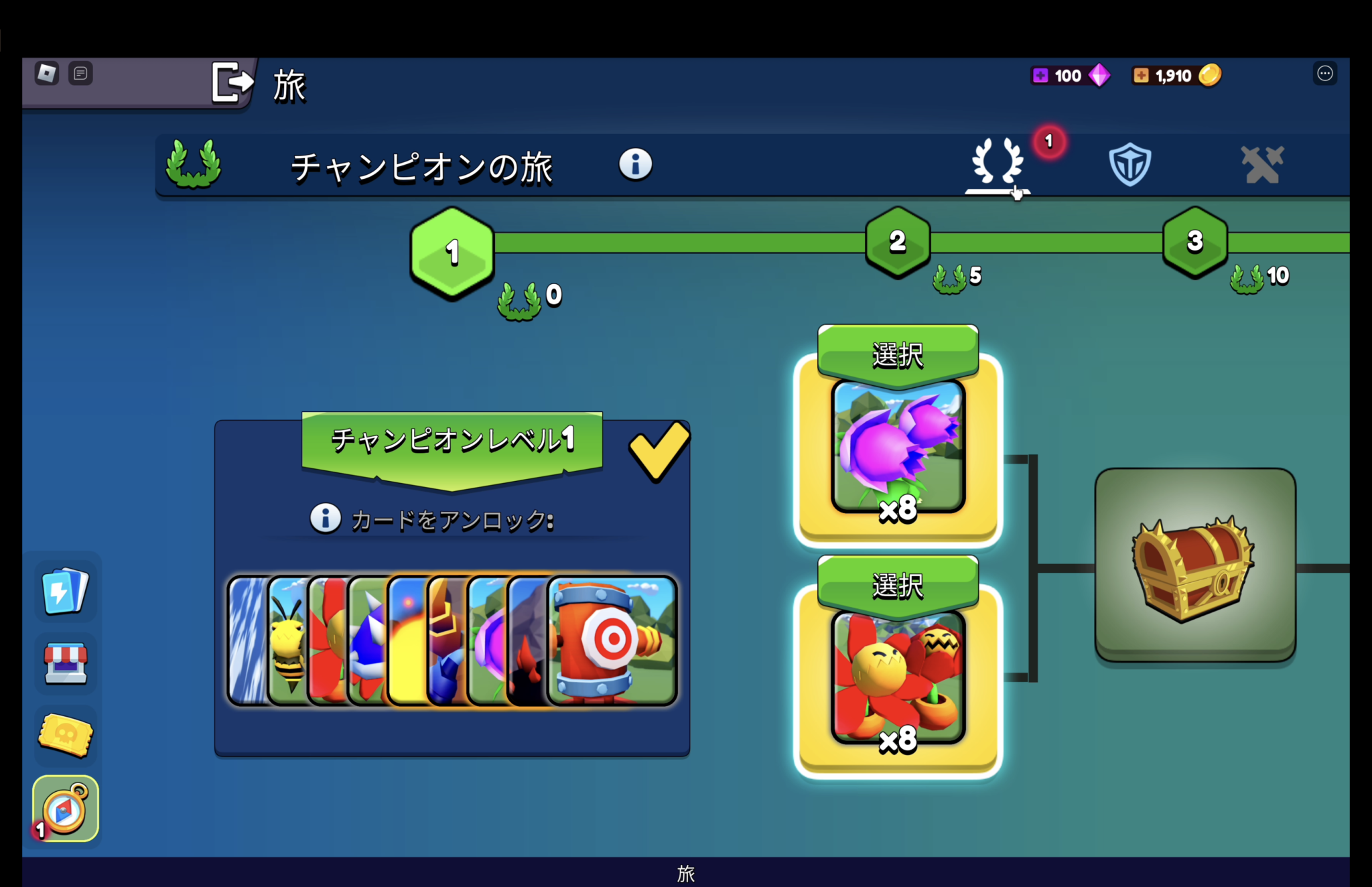Image resolution: width=1372 pixels, height=887 pixels.
Task: Switch to the crossed swords battle tab
Action: 1262,165
